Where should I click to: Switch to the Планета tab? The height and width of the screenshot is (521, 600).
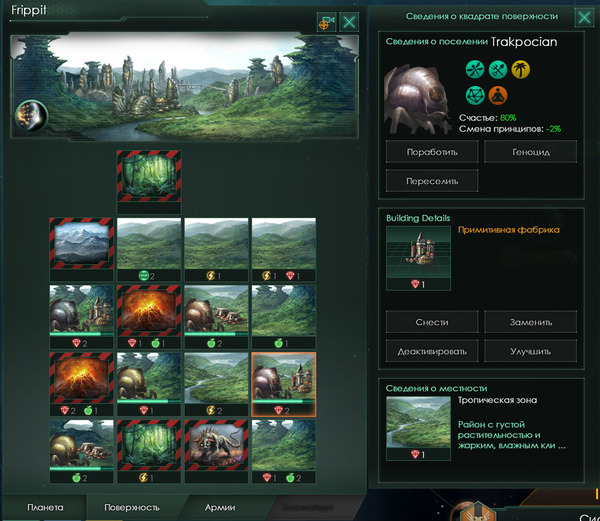45,507
